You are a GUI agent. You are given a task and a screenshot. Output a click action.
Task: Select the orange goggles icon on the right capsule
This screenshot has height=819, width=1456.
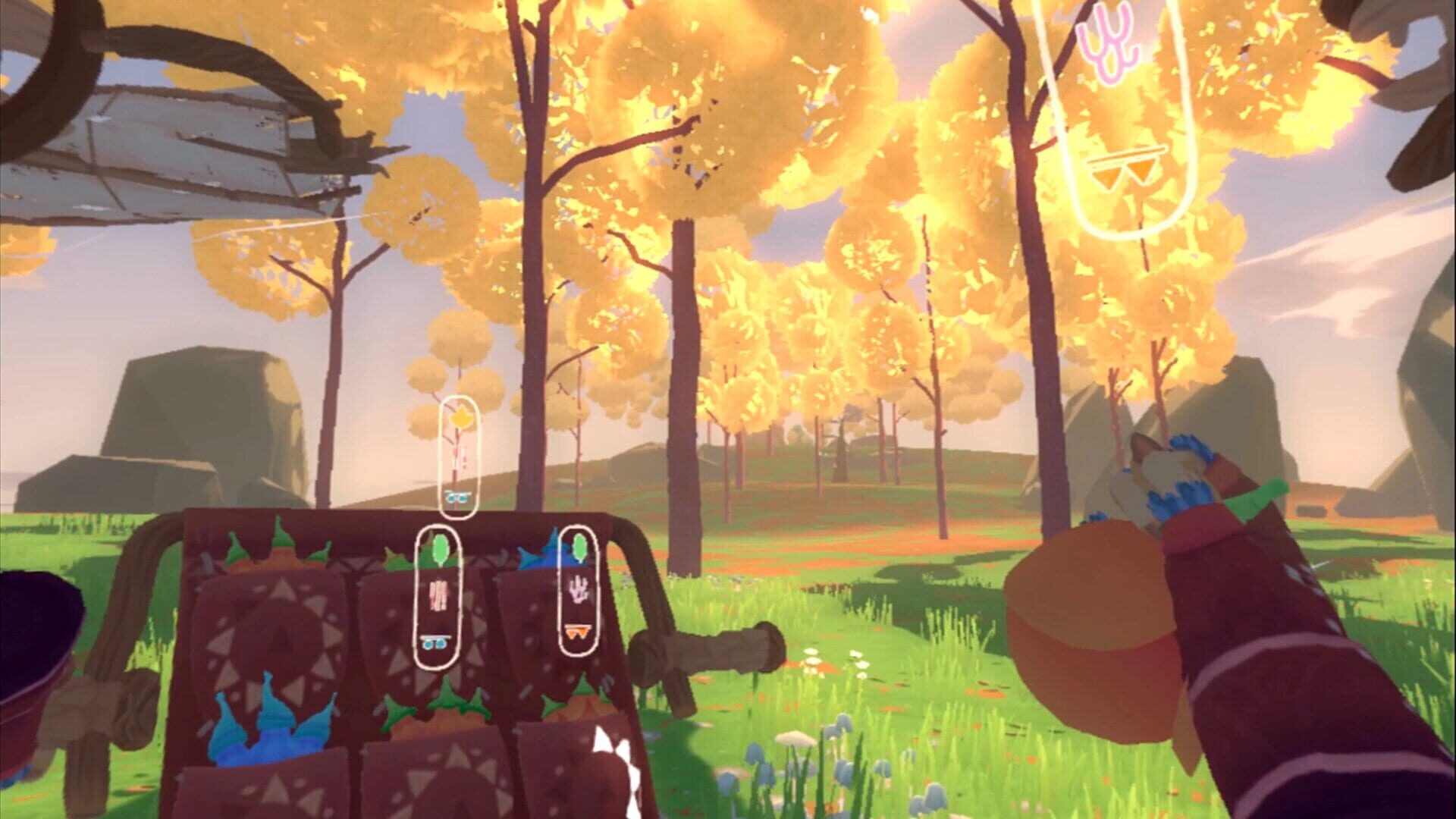pyautogui.click(x=576, y=632)
